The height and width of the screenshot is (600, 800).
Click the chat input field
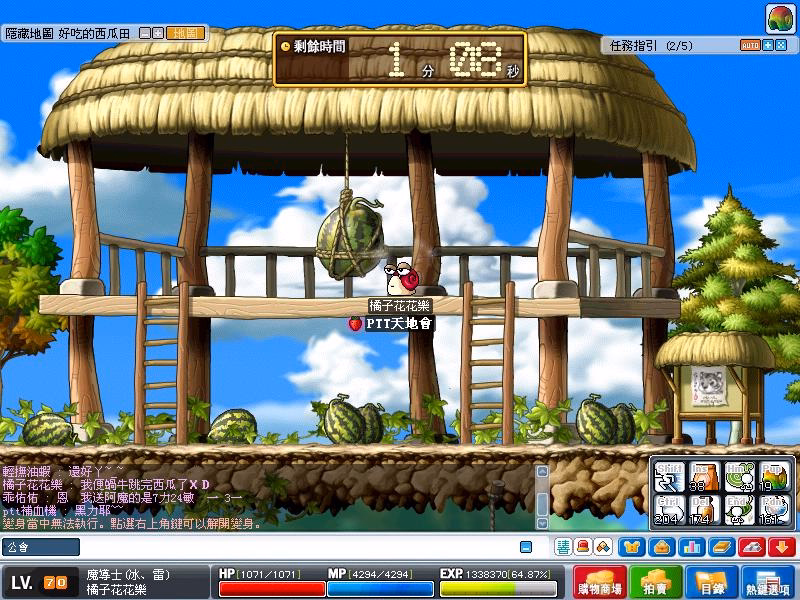click(260, 547)
